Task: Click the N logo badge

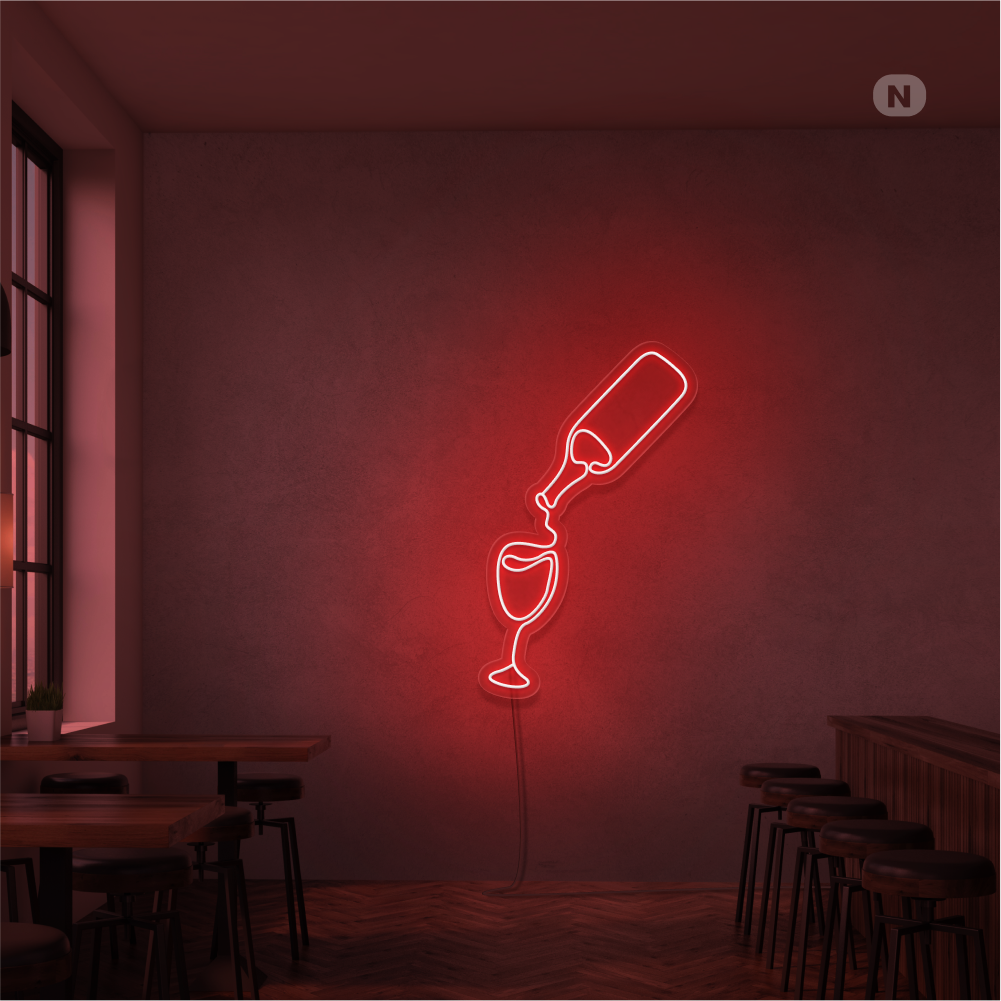Action: [x=899, y=96]
